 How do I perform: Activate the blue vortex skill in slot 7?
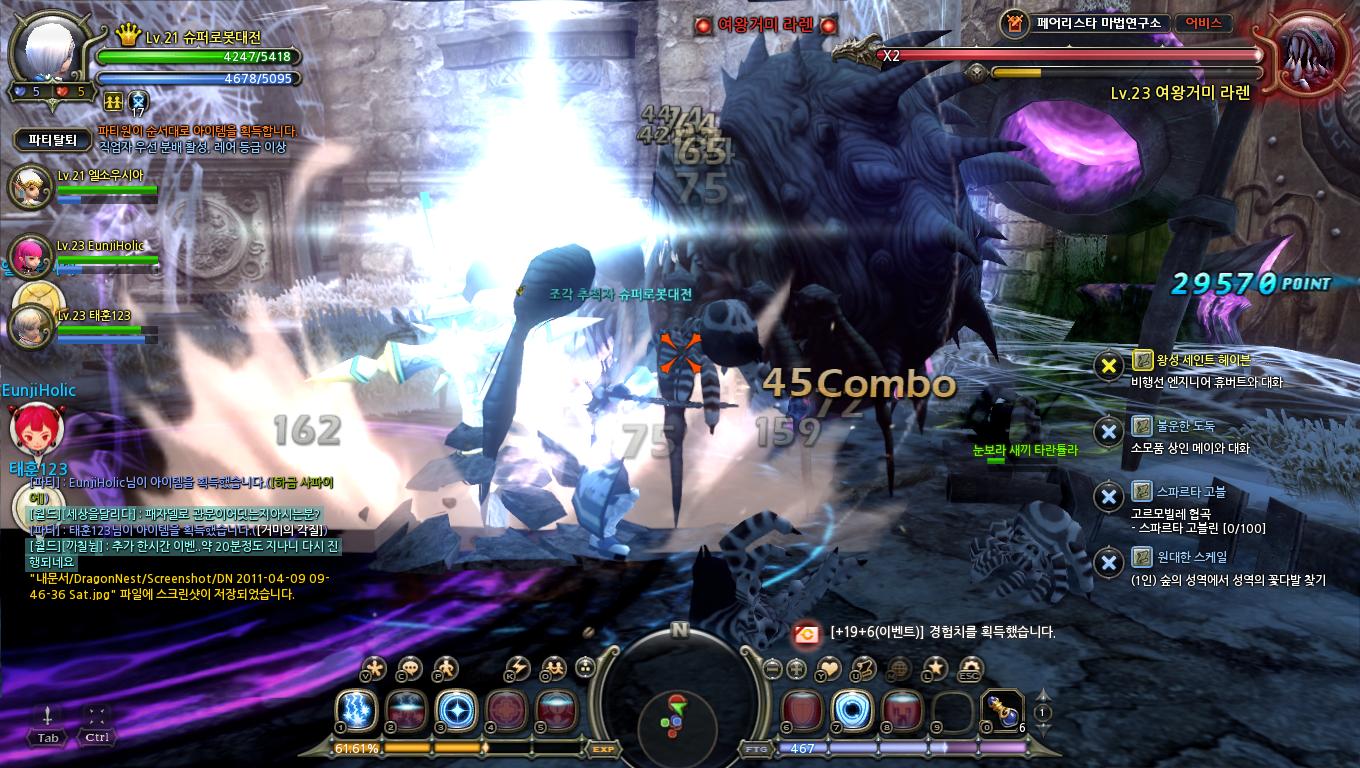pos(852,710)
